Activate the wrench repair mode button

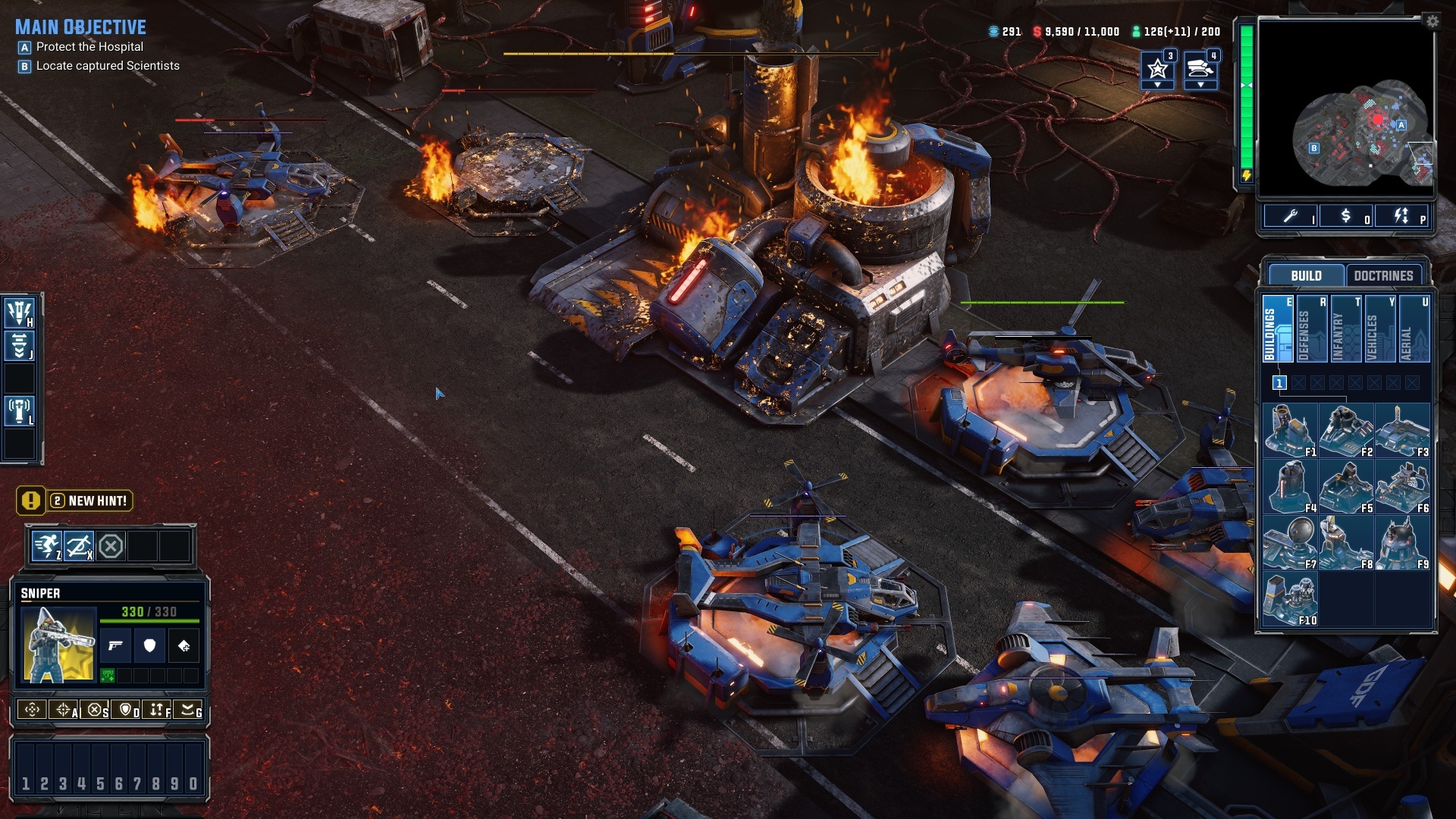pos(1290,217)
